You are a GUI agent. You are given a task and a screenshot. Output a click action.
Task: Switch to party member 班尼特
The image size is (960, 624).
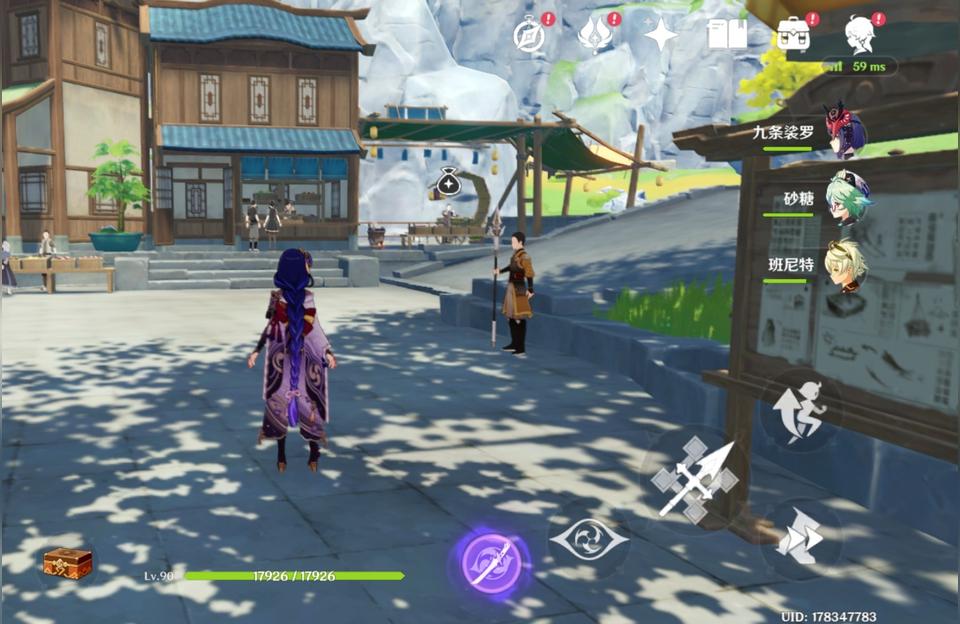(846, 263)
